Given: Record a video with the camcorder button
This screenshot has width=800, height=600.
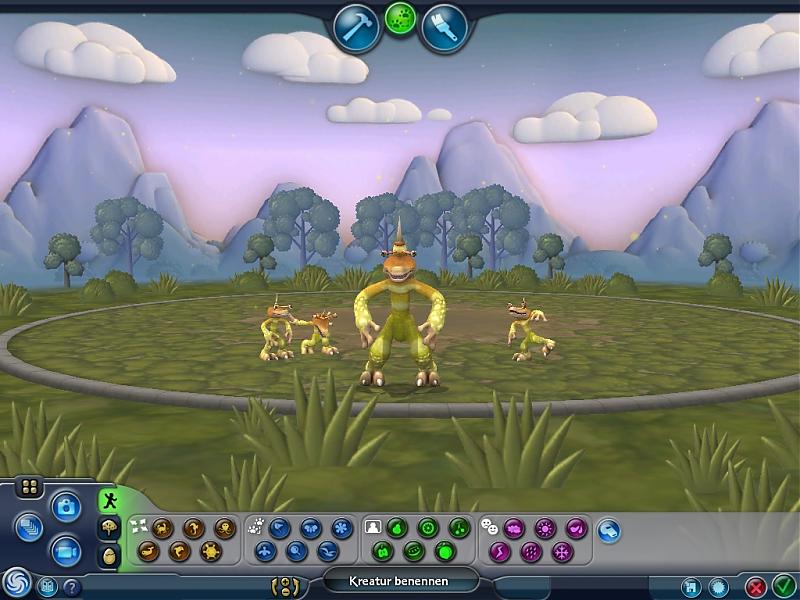Looking at the screenshot, I should [66, 549].
